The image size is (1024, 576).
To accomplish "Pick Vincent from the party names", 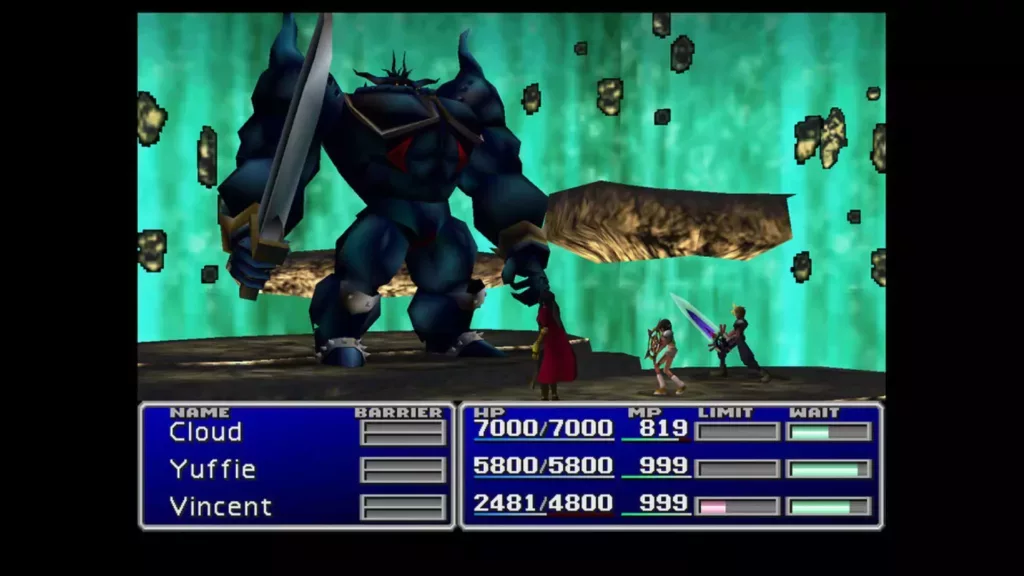I will coord(220,506).
